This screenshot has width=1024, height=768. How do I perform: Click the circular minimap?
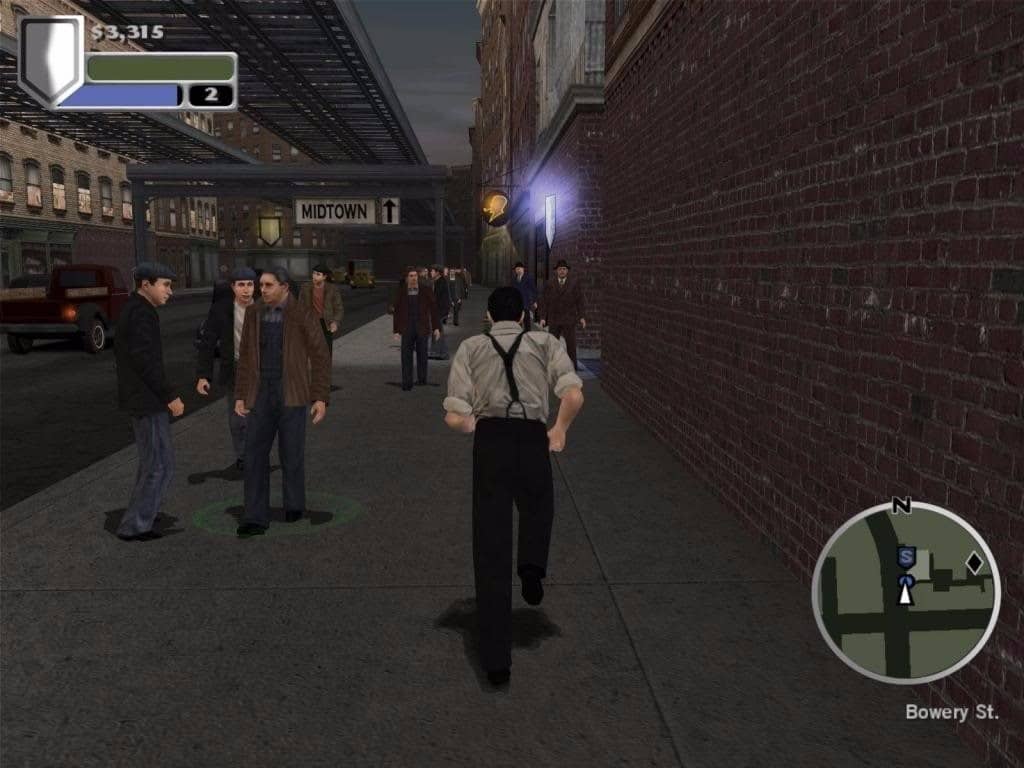(x=906, y=593)
